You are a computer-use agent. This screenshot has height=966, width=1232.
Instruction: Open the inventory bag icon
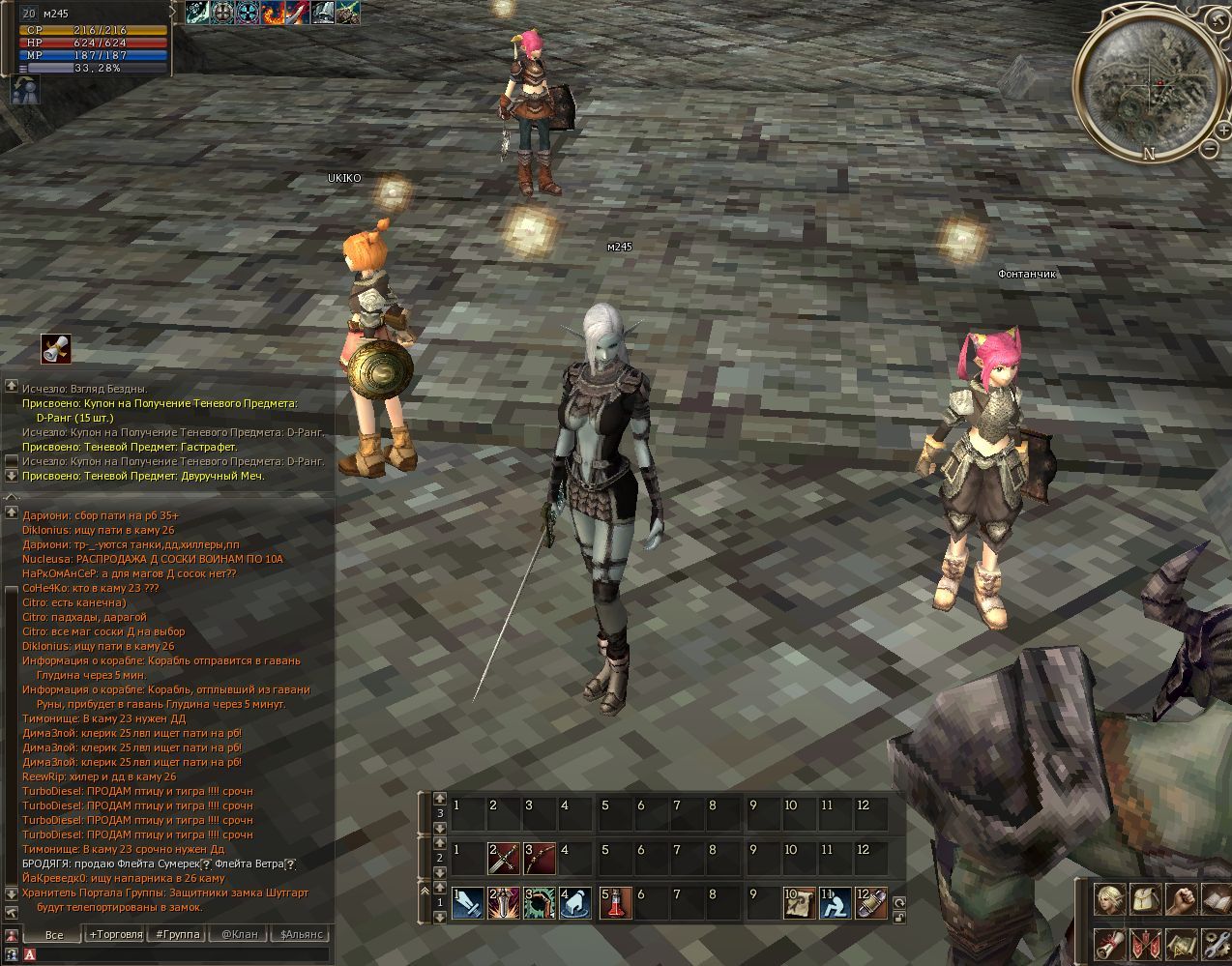coord(1146,898)
